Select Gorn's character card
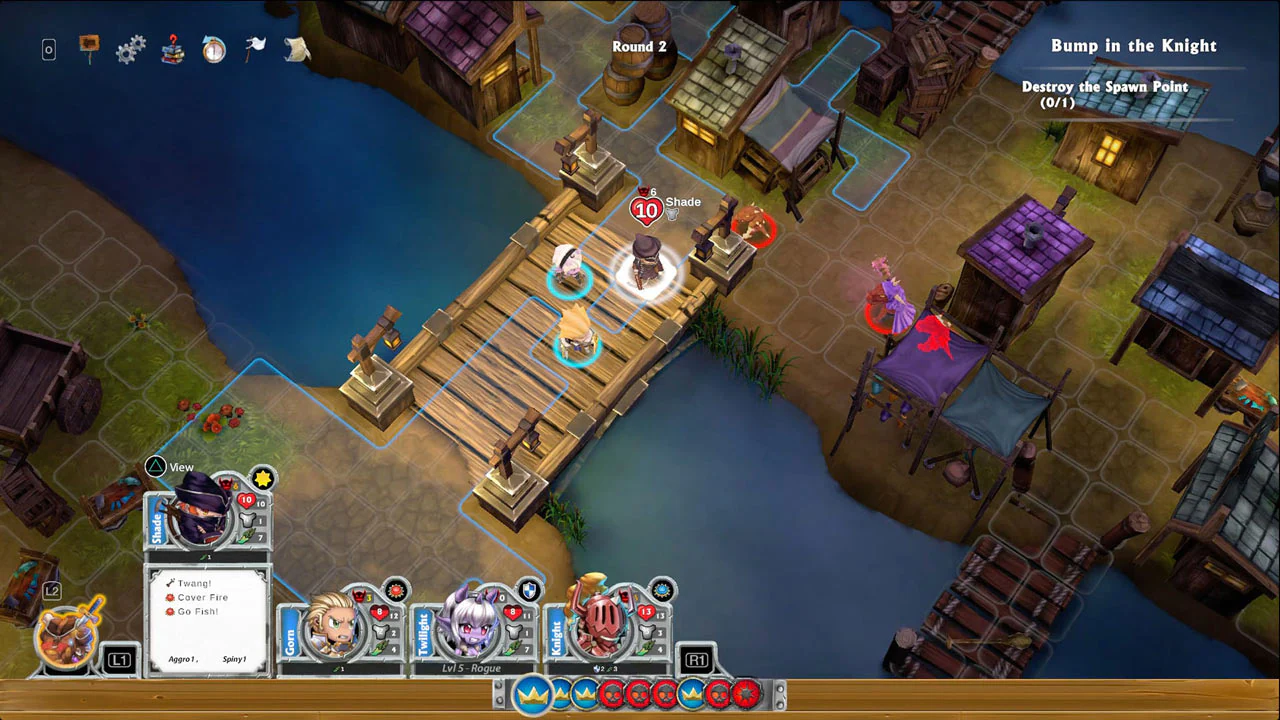This screenshot has height=720, width=1280. (x=335, y=630)
